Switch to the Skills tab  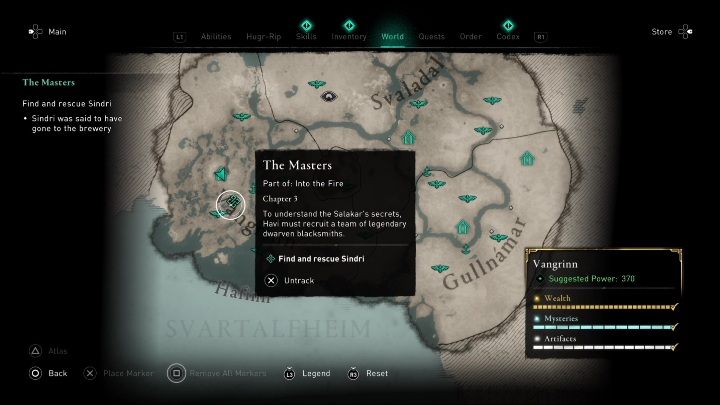point(309,36)
